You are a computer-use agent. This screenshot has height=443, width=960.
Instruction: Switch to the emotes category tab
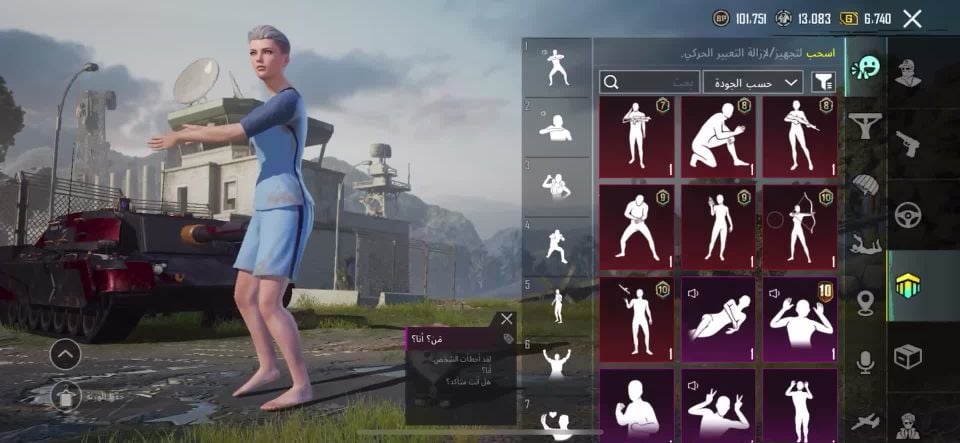(865, 67)
